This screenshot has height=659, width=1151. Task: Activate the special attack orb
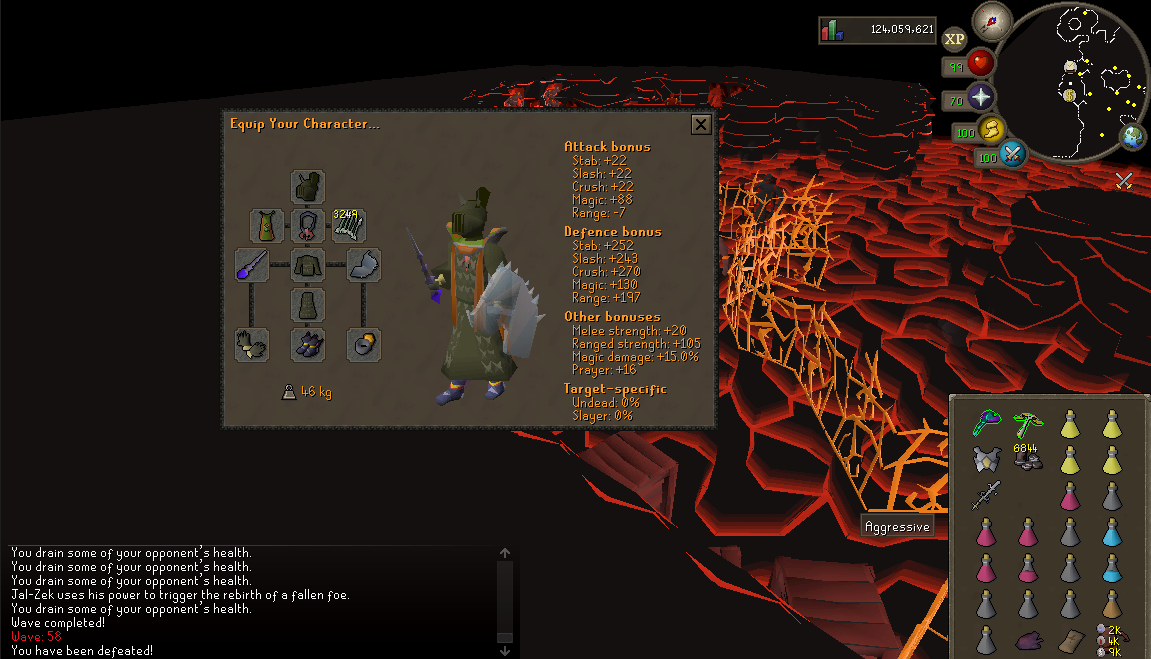pyautogui.click(x=1012, y=155)
